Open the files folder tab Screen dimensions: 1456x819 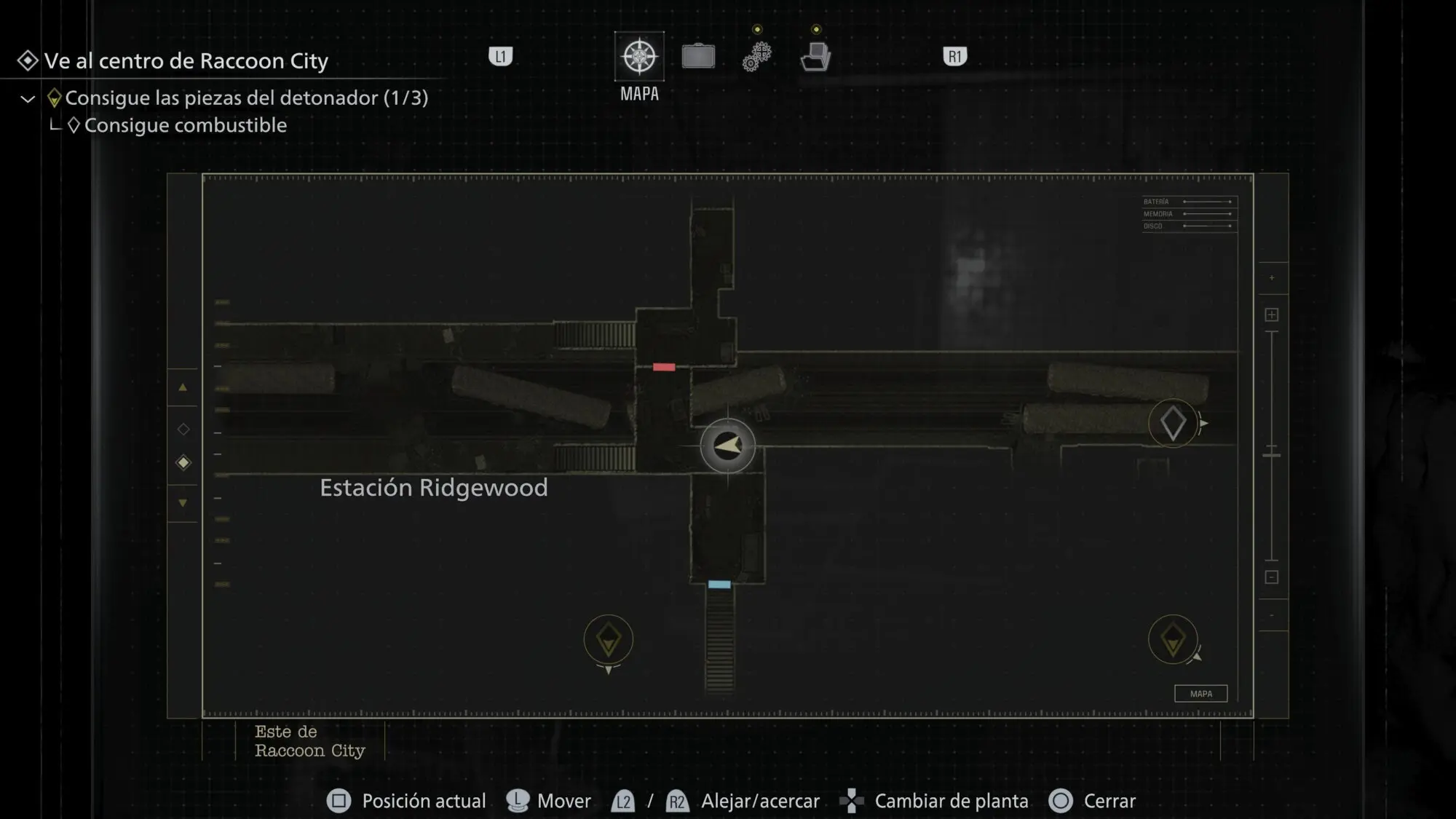(x=815, y=57)
